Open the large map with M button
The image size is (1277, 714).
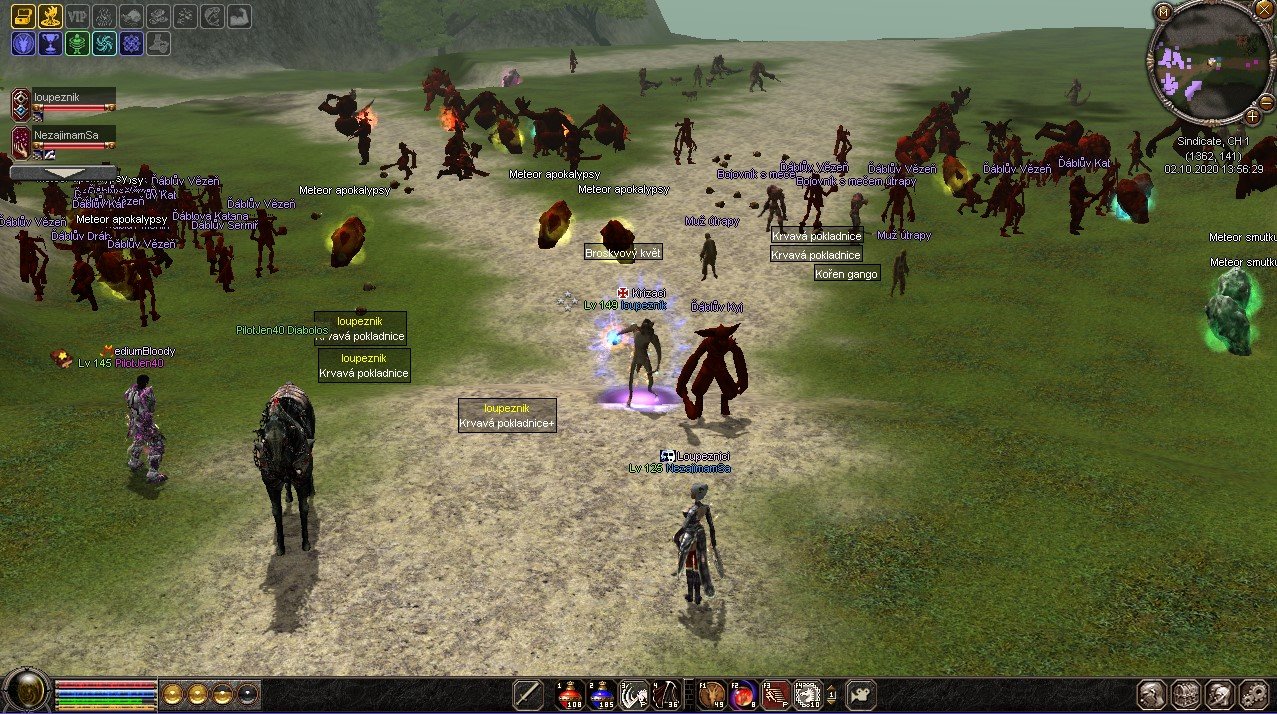click(1163, 11)
